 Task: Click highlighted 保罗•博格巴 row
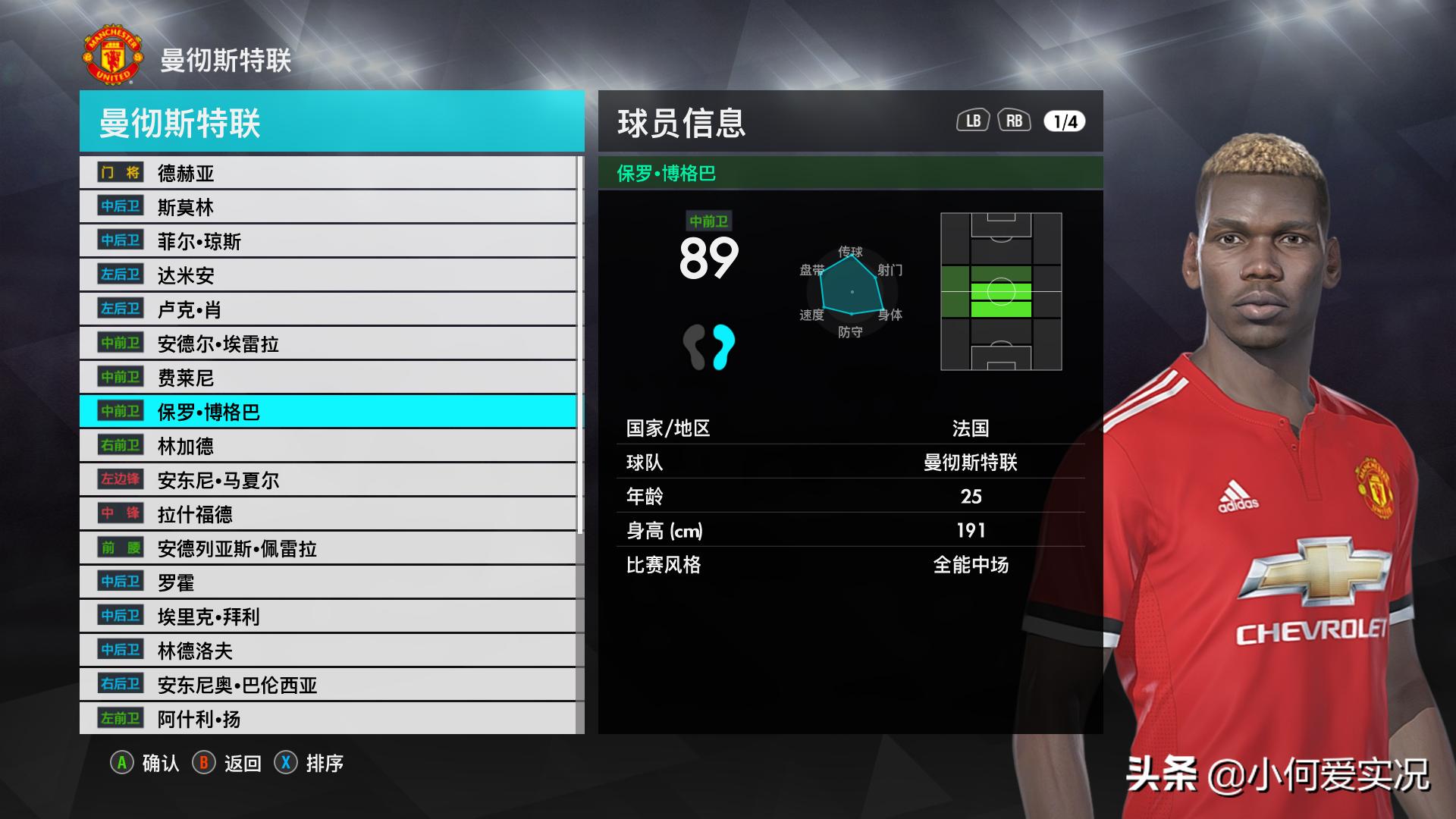click(328, 412)
